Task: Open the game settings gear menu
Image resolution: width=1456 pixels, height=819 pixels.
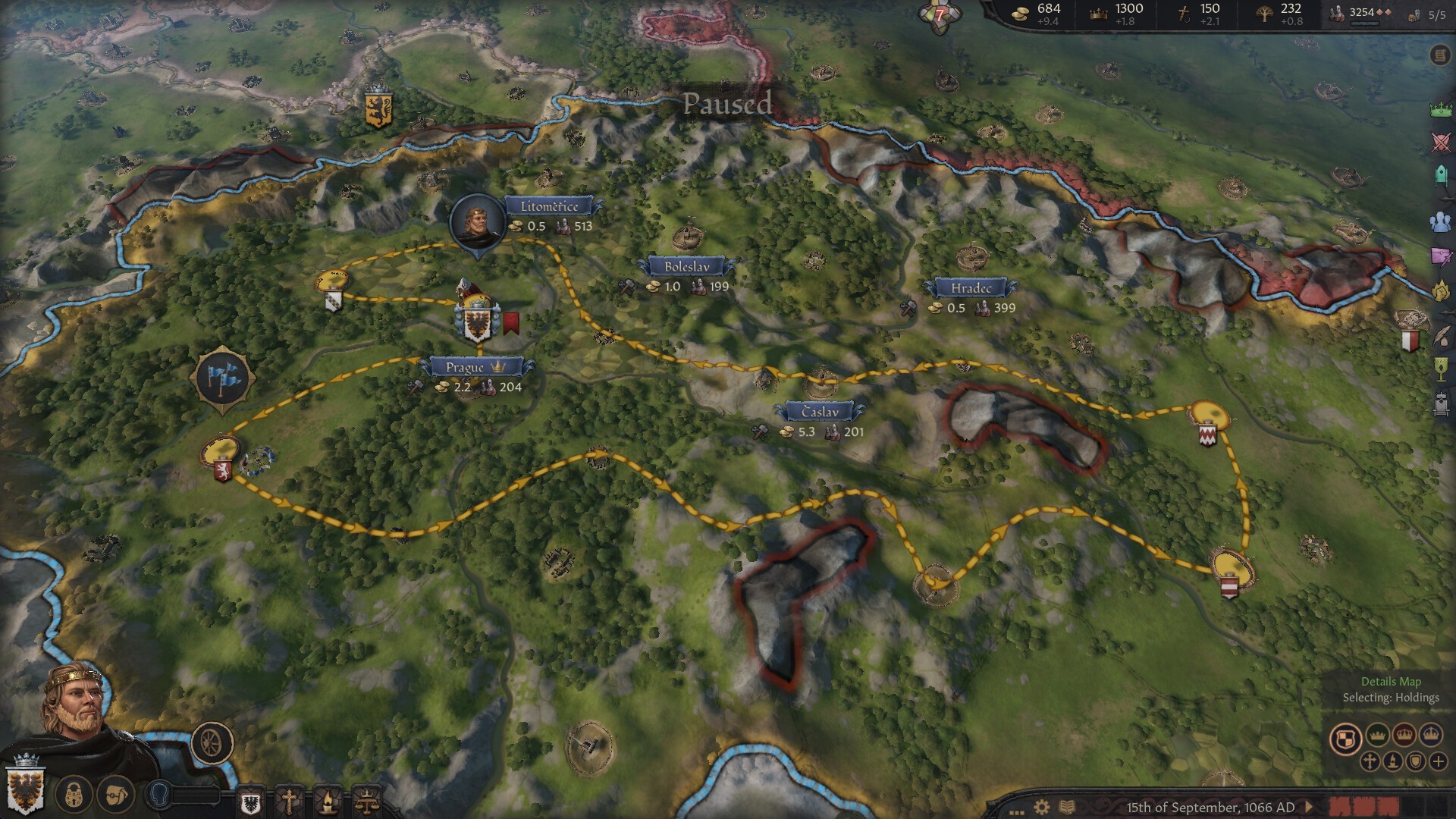Action: point(1040,808)
